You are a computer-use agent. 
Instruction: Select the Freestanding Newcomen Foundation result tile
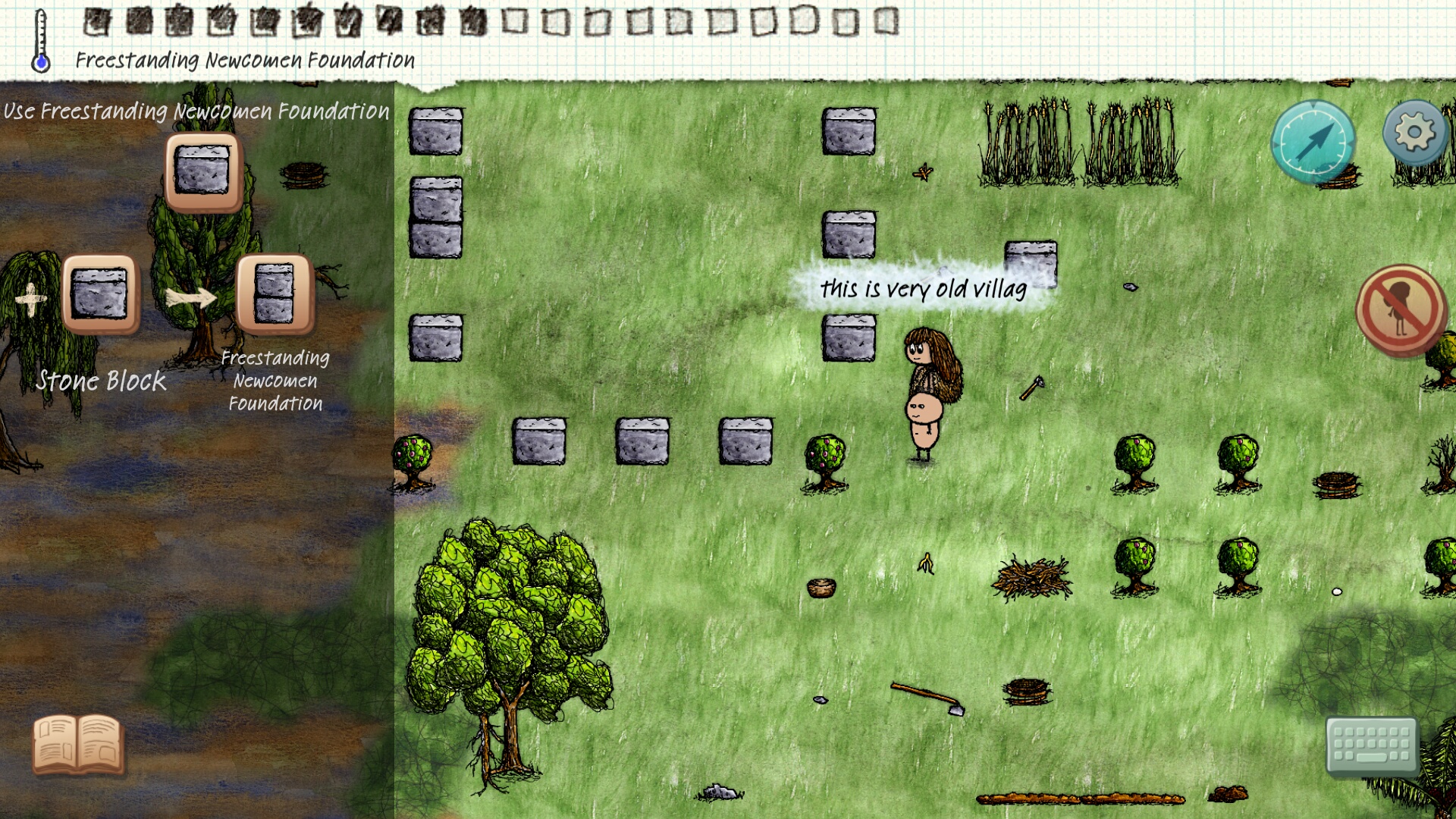pos(275,294)
